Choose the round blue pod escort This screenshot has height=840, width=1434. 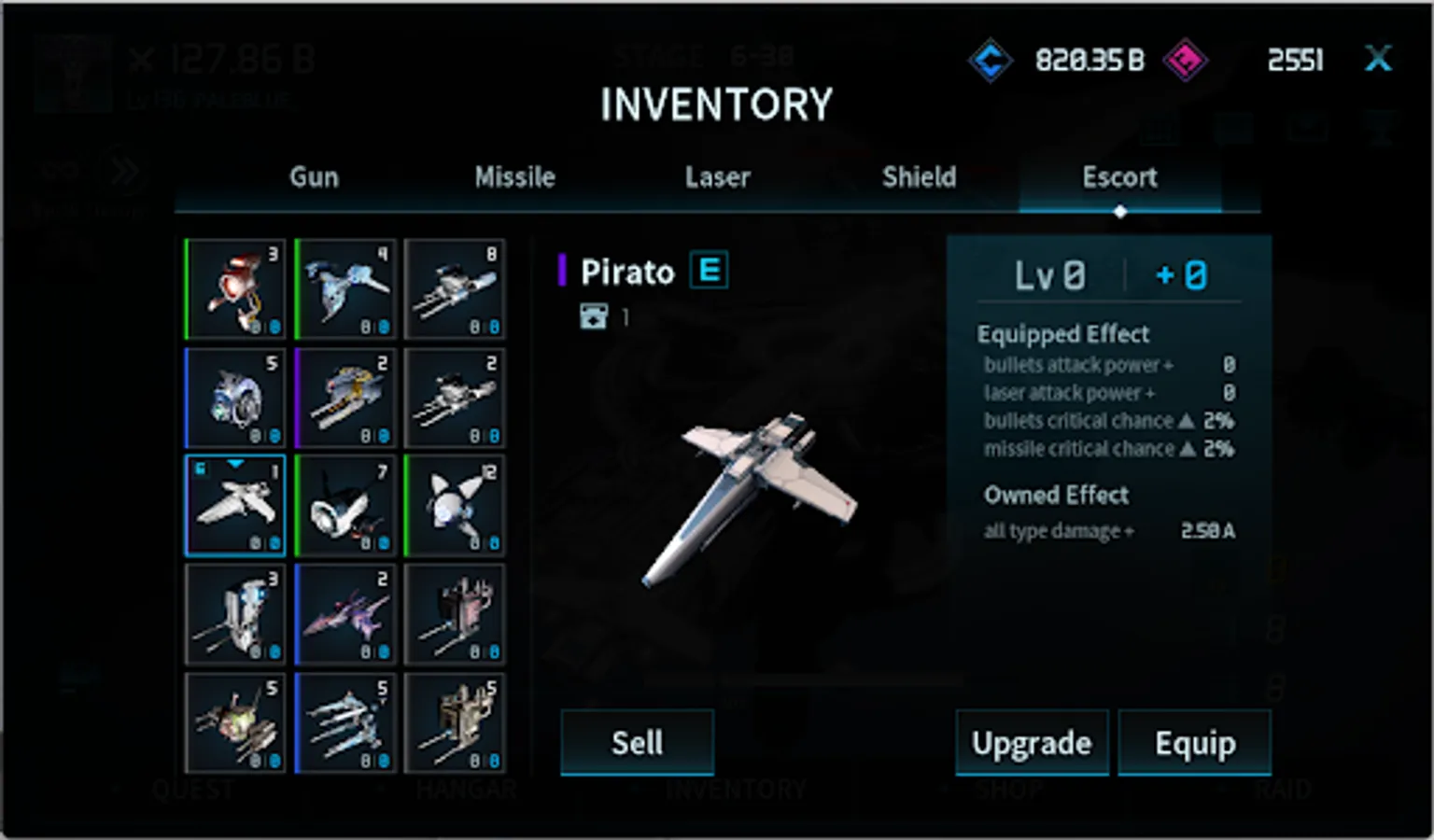235,398
